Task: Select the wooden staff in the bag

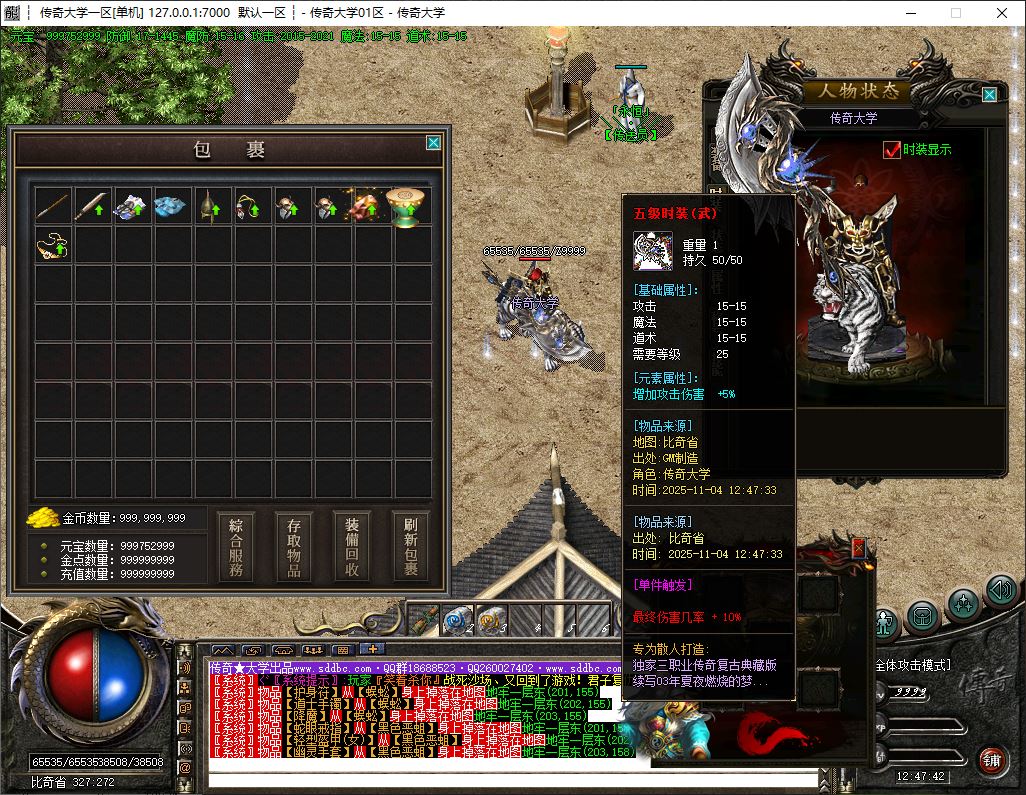Action: pyautogui.click(x=53, y=206)
